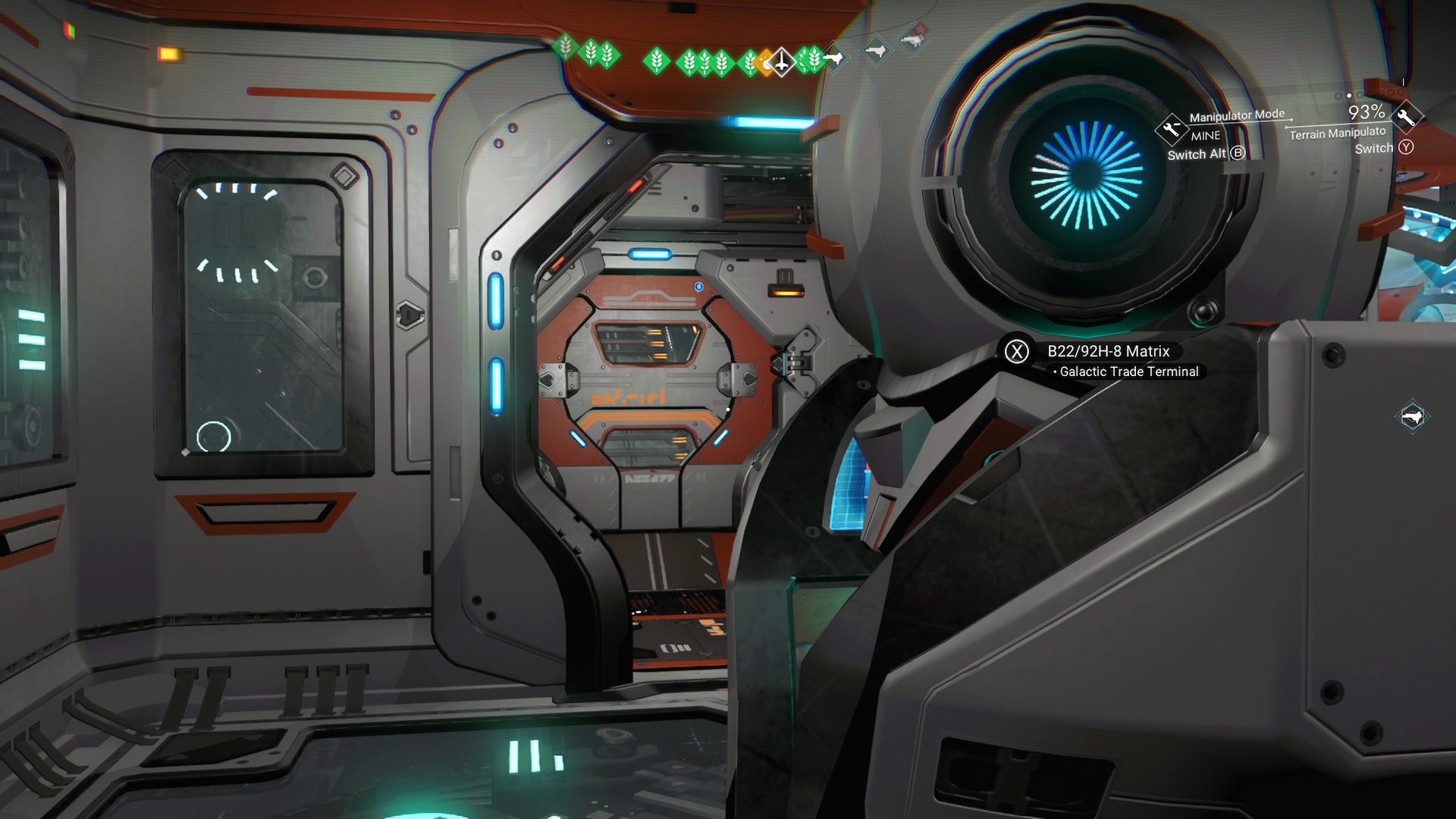
Task: Select the second page dot above Terrain Manipulator
Action: point(1348,95)
